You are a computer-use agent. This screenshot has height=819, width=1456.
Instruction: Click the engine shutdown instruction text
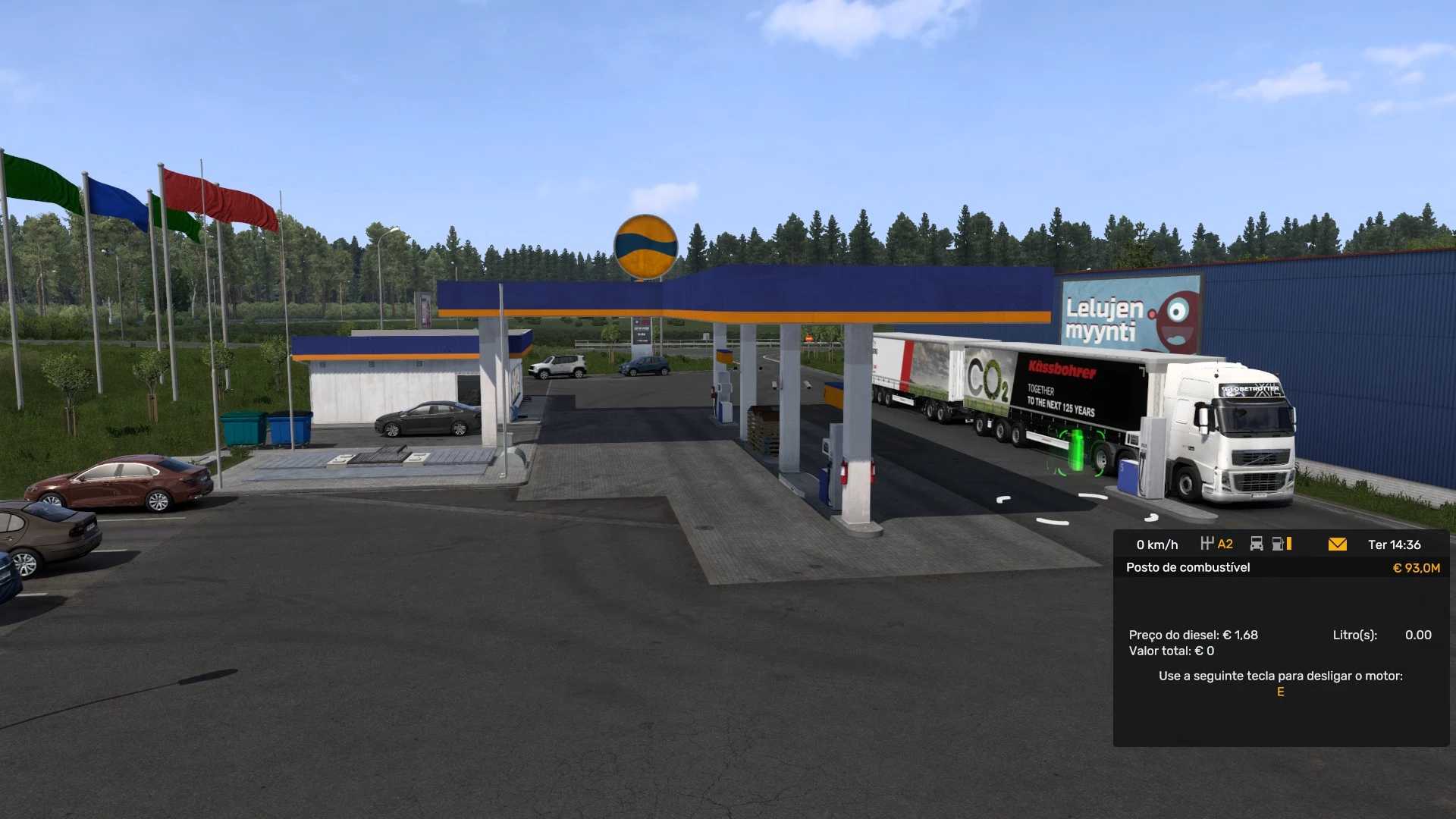tap(1279, 675)
